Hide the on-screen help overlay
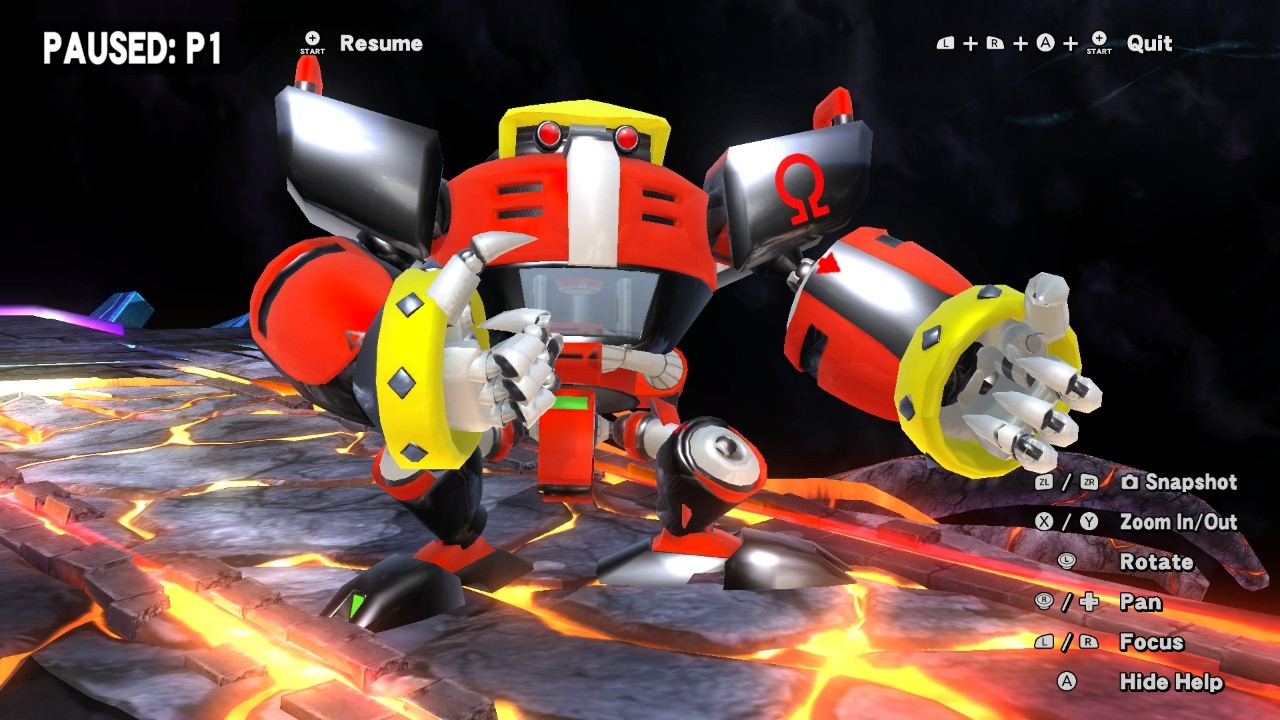 [1170, 681]
